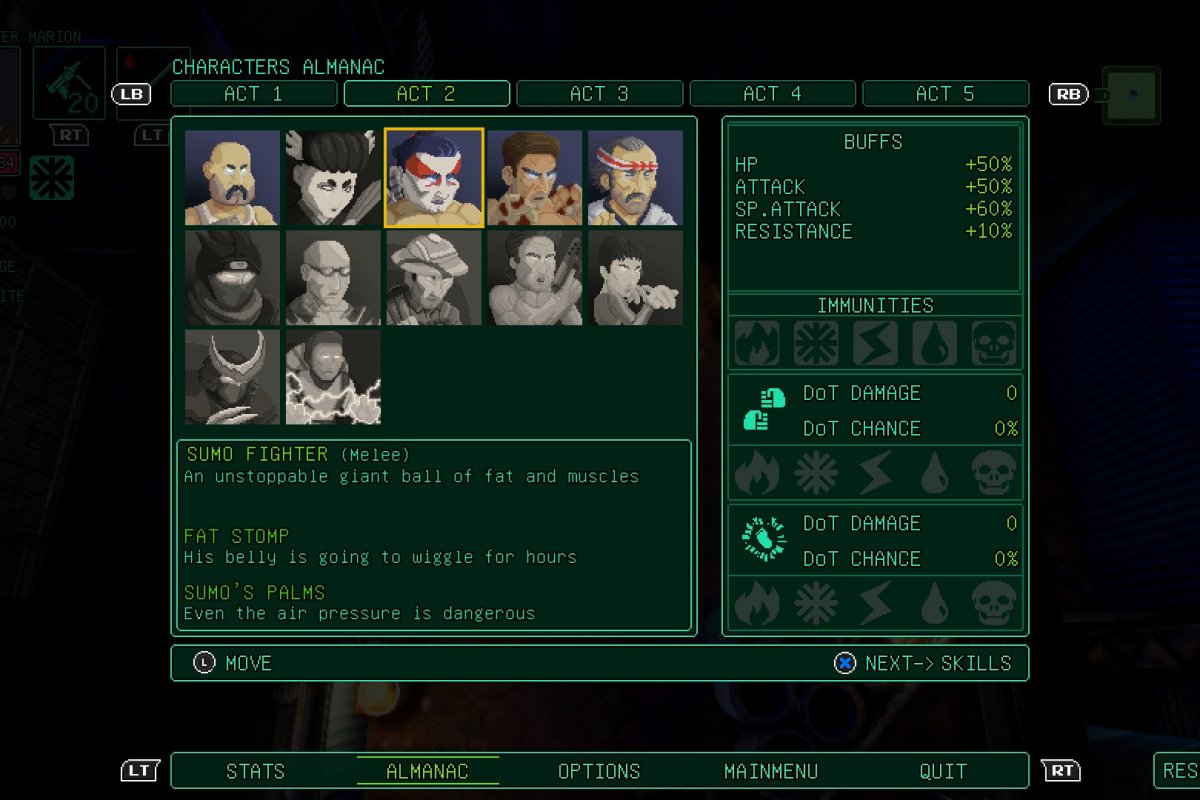Show the ACT 4 characters

tap(773, 94)
